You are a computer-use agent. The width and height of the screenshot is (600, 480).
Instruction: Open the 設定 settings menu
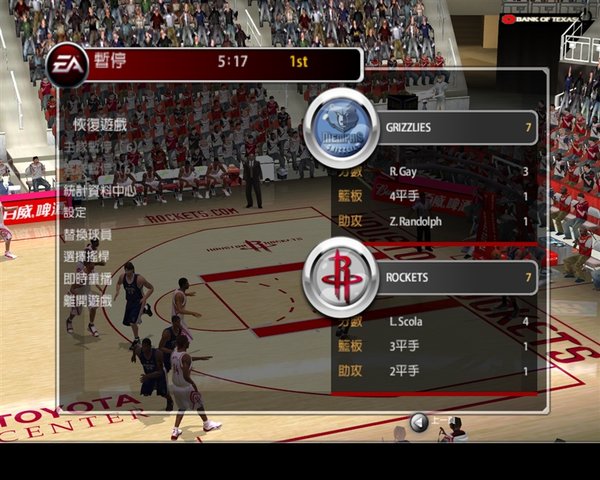click(75, 212)
